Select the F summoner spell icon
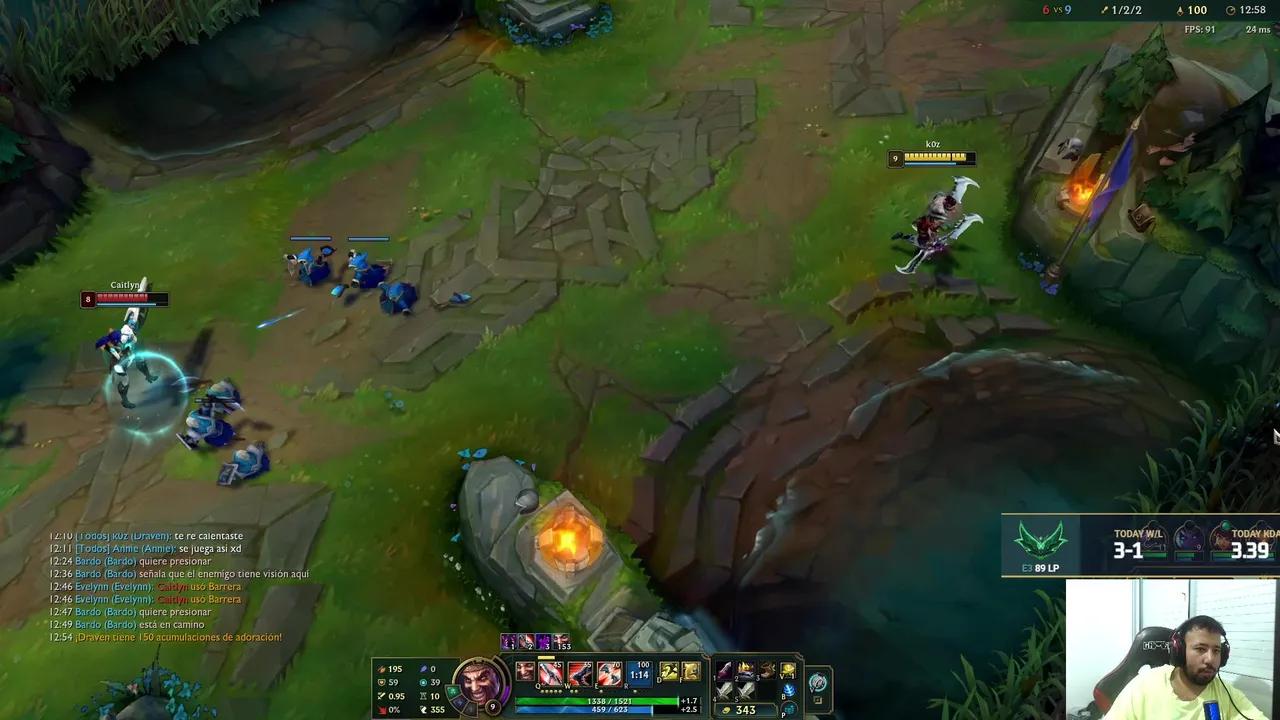The image size is (1280, 720). coord(690,672)
